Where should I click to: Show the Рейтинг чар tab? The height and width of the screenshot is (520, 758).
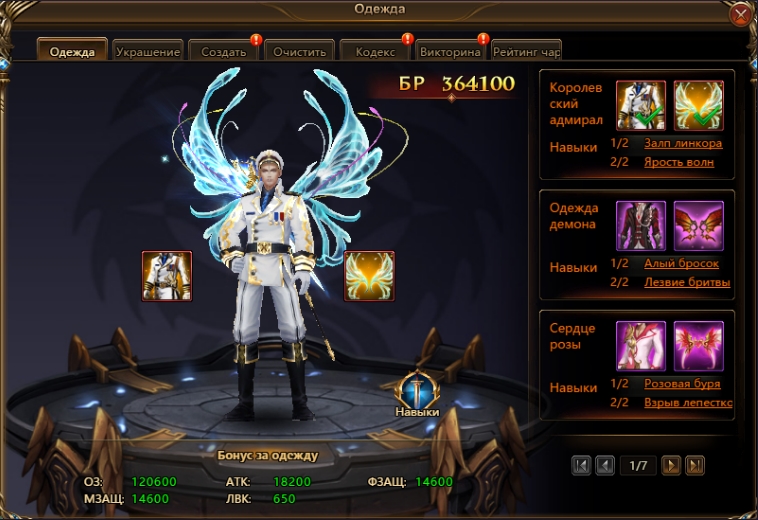(526, 51)
